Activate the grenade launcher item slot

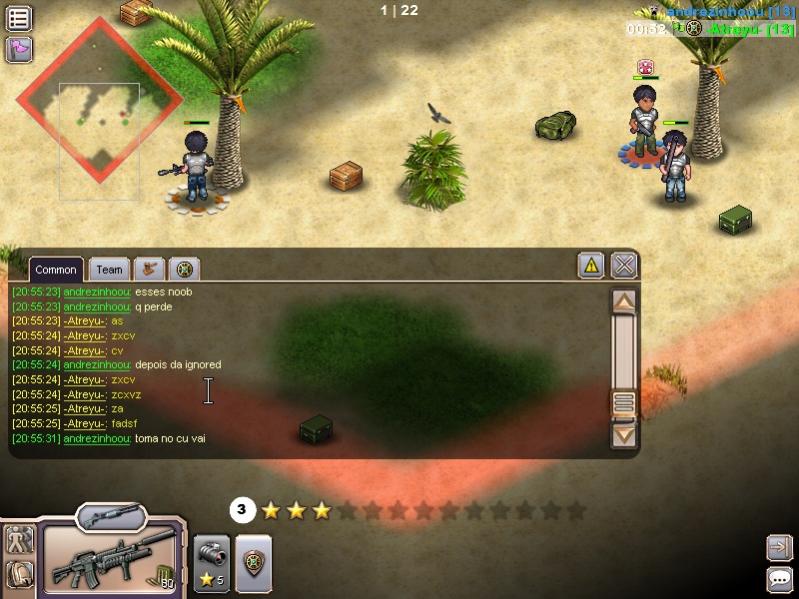211,563
